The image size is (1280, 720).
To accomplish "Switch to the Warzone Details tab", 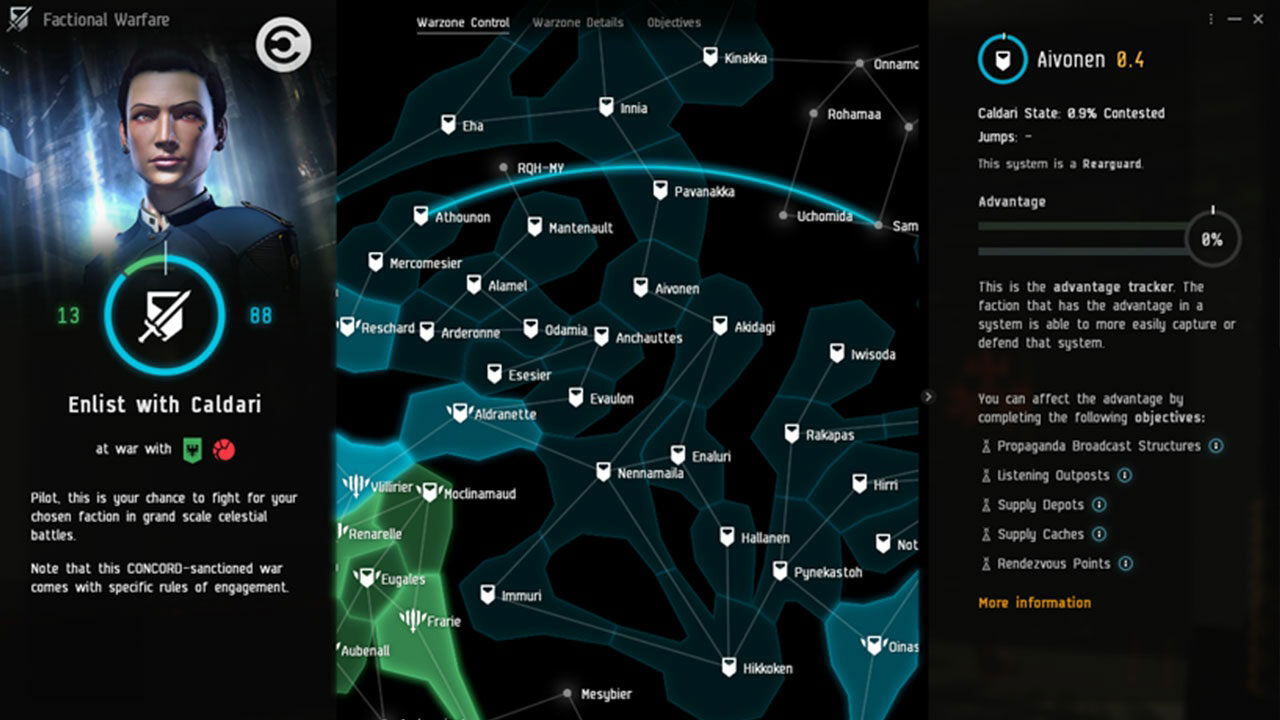I will pyautogui.click(x=577, y=22).
